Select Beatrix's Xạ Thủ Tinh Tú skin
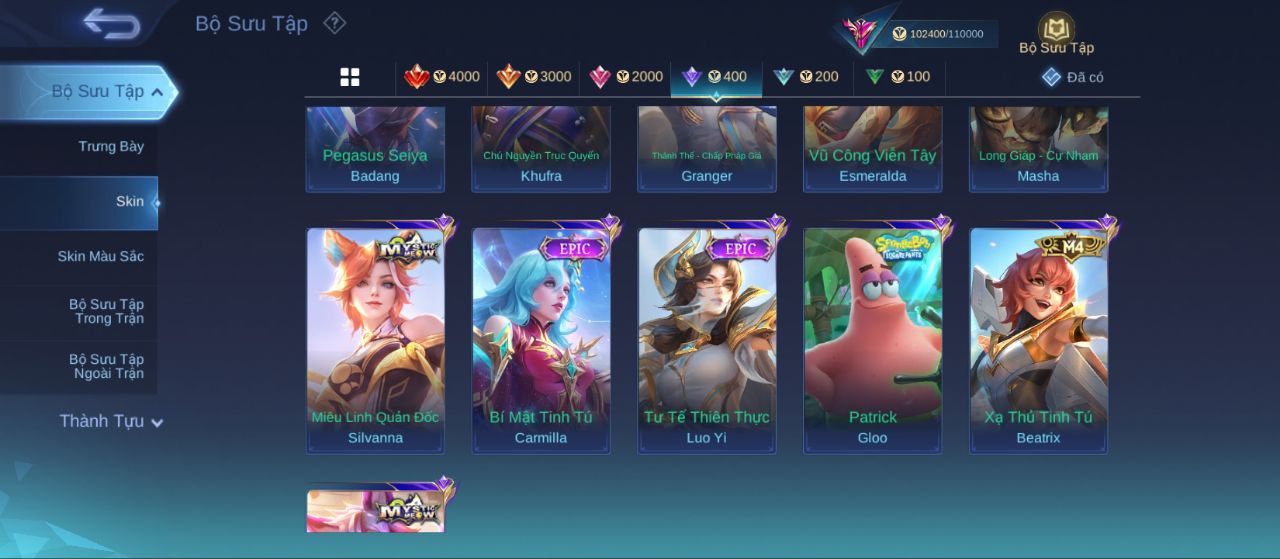Image resolution: width=1280 pixels, height=559 pixels. pyautogui.click(x=1038, y=340)
